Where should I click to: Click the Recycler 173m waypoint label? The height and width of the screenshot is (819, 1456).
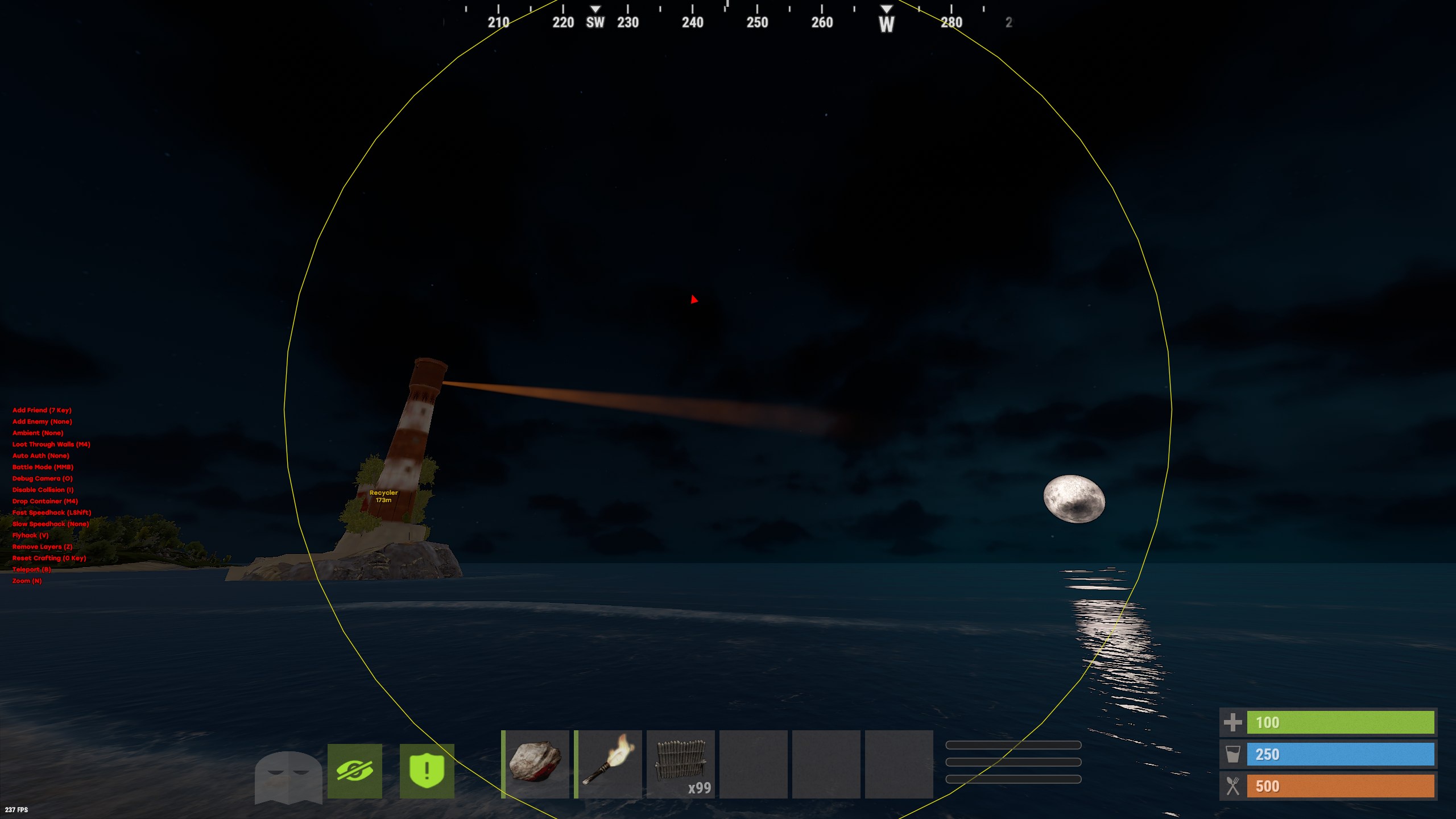coord(384,495)
